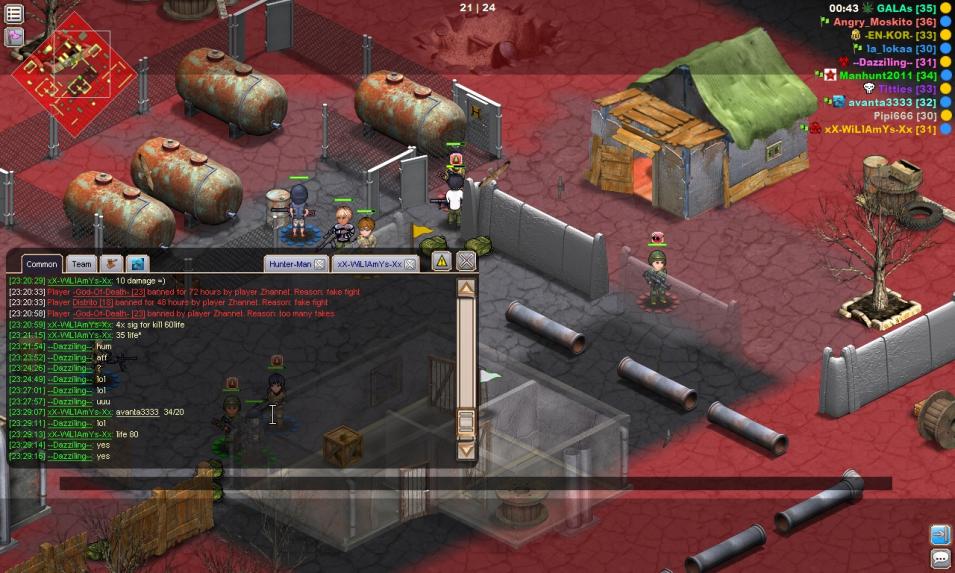Toggle the speech bubble chat button
The width and height of the screenshot is (955, 573).
click(x=940, y=558)
